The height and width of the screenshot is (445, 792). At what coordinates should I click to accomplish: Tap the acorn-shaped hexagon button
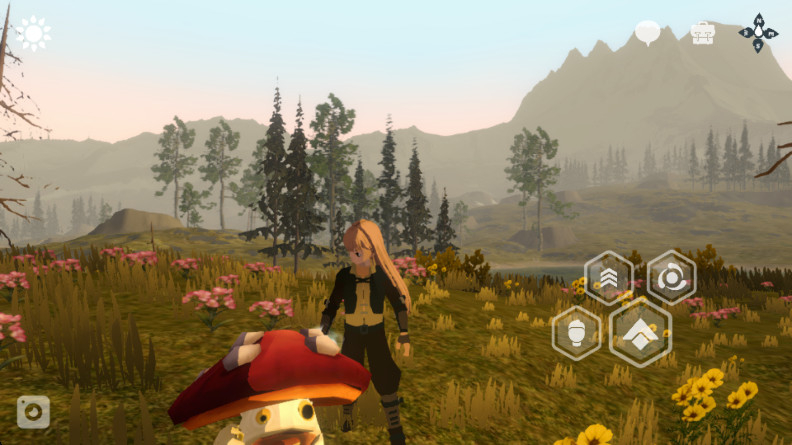[x=577, y=332]
